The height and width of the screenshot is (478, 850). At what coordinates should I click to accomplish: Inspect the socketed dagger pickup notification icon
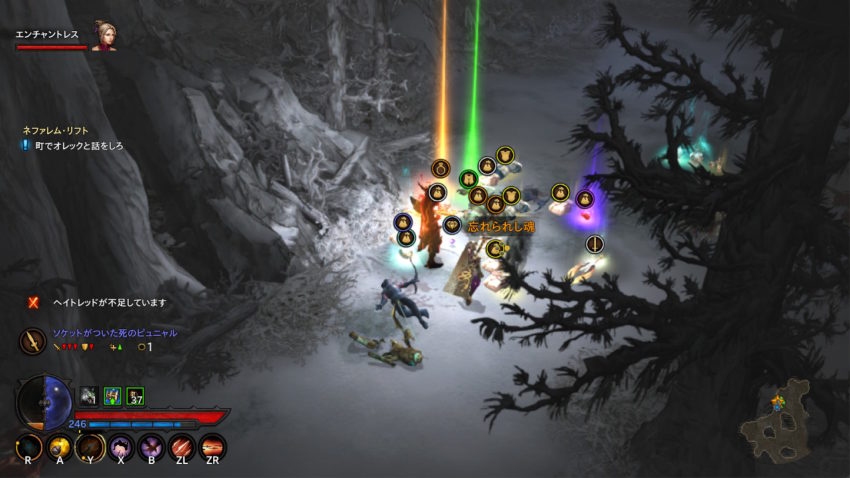tap(31, 341)
